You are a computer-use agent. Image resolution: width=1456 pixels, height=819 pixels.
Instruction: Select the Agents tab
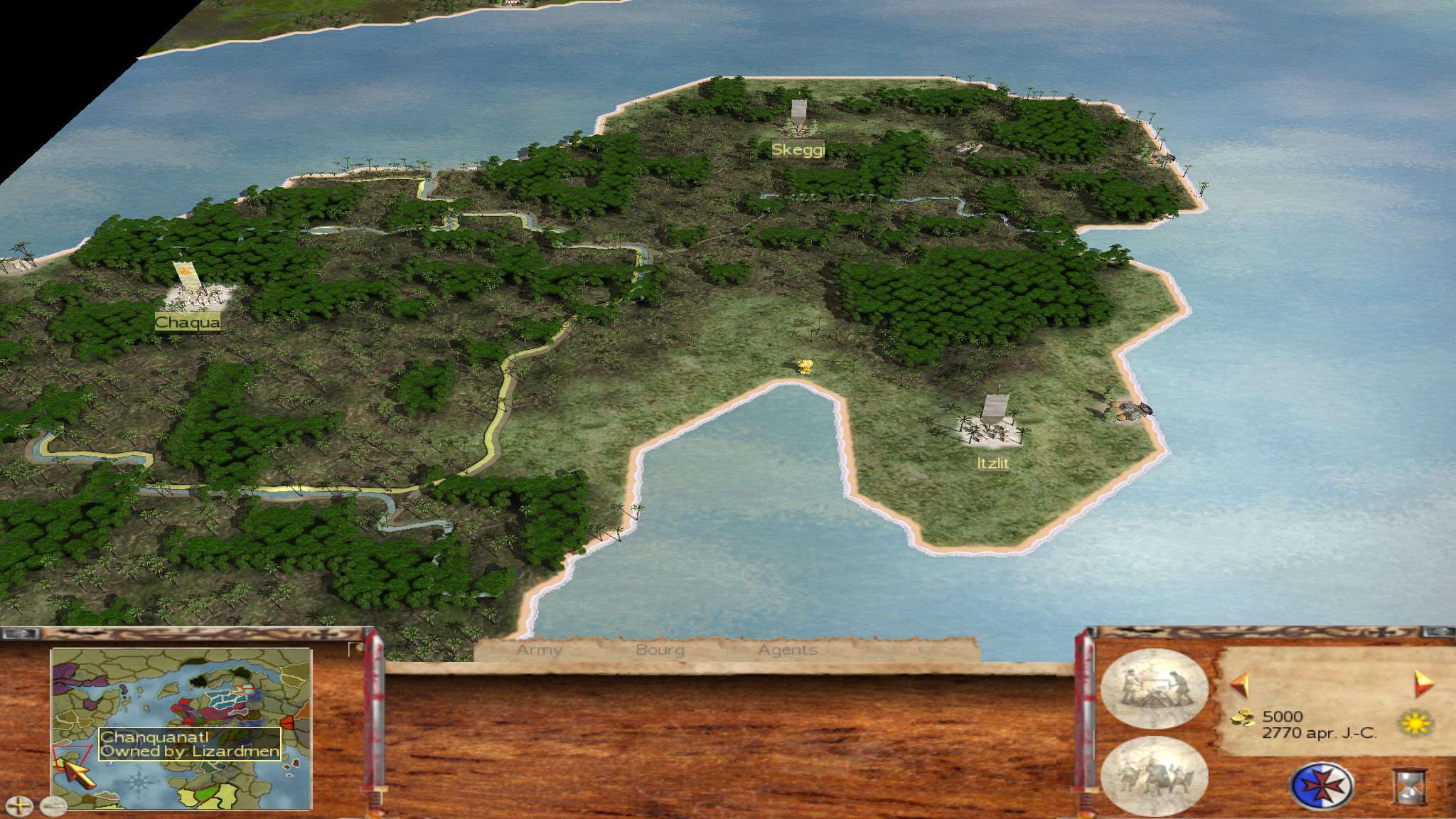(787, 650)
